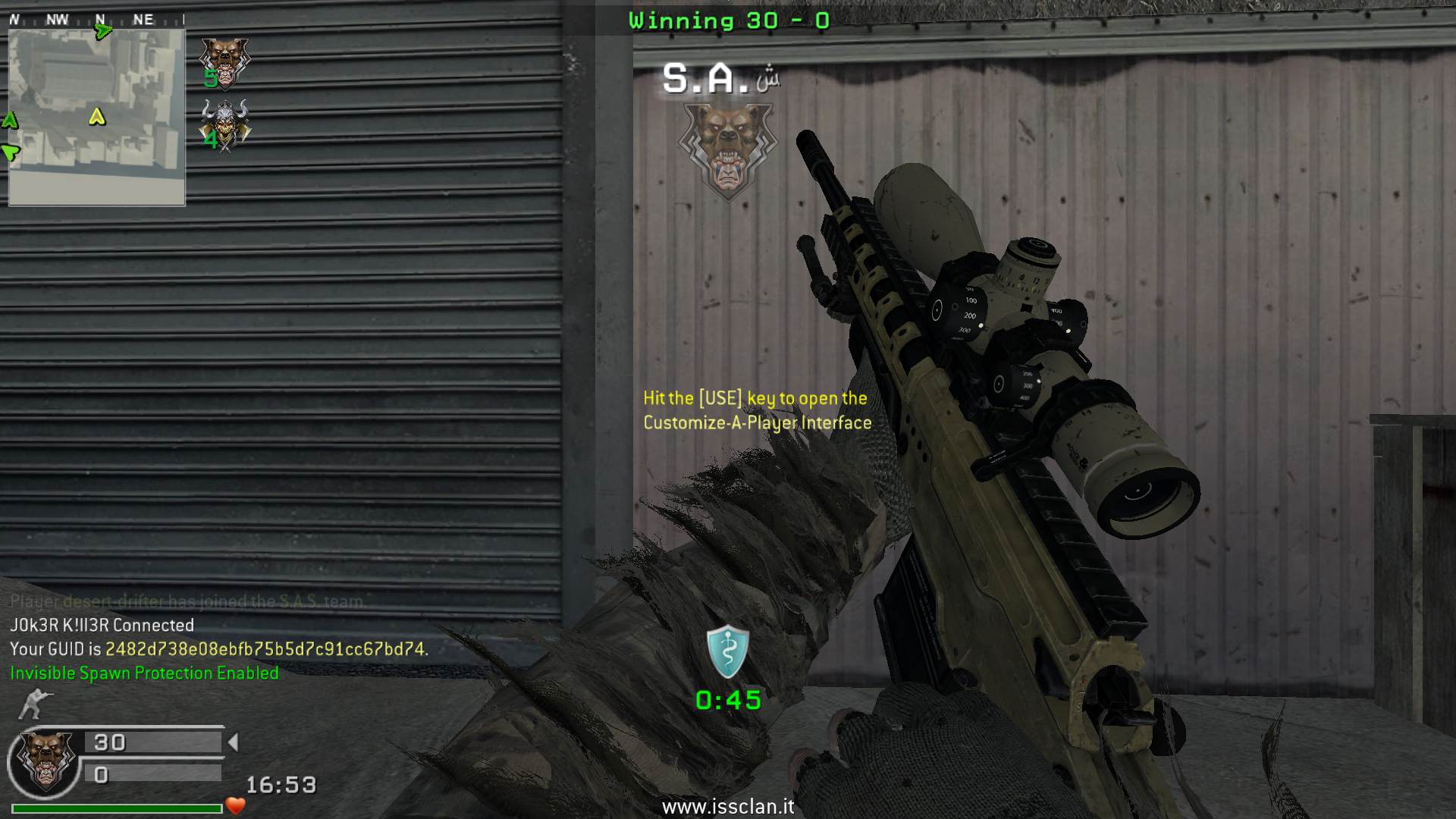
Task: Click the large bear emblem under S.A.
Action: pos(727,149)
